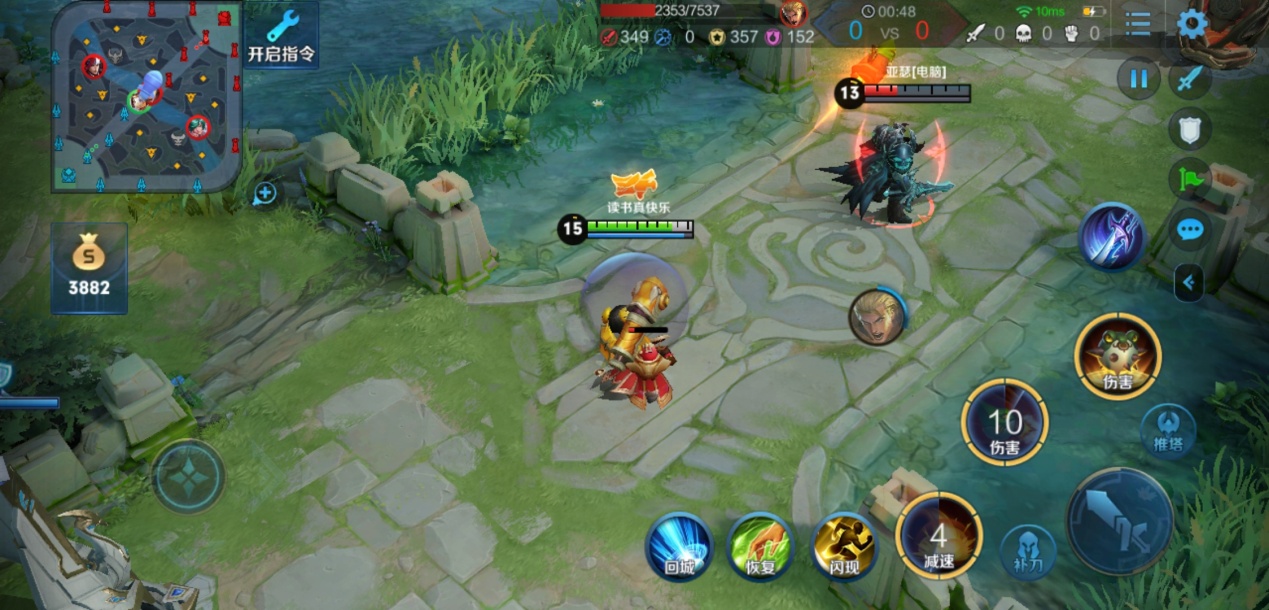This screenshot has height=610, width=1269.
Task: Open the settings gear
Action: pos(1192,24)
